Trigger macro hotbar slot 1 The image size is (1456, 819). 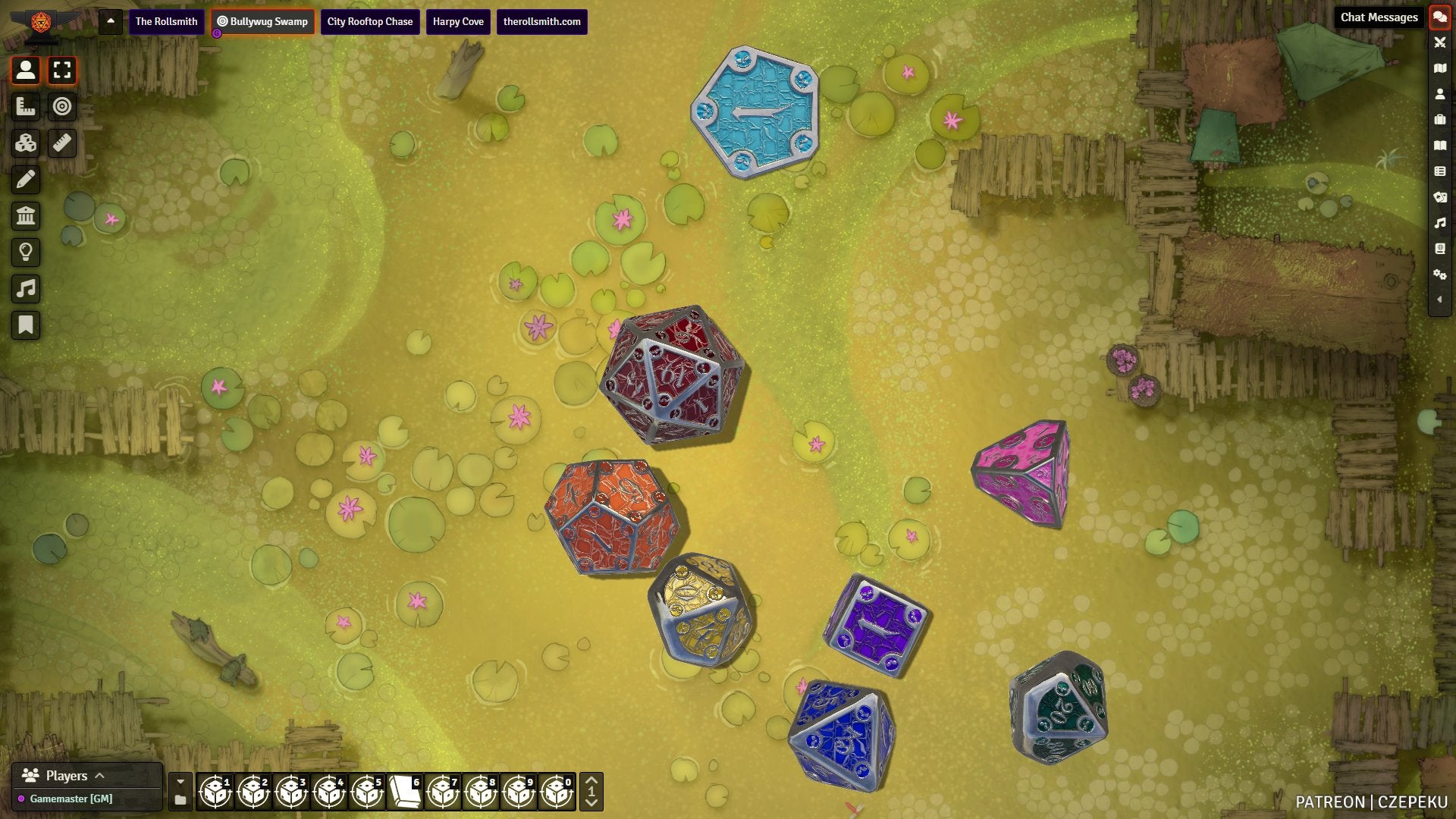pyautogui.click(x=215, y=792)
